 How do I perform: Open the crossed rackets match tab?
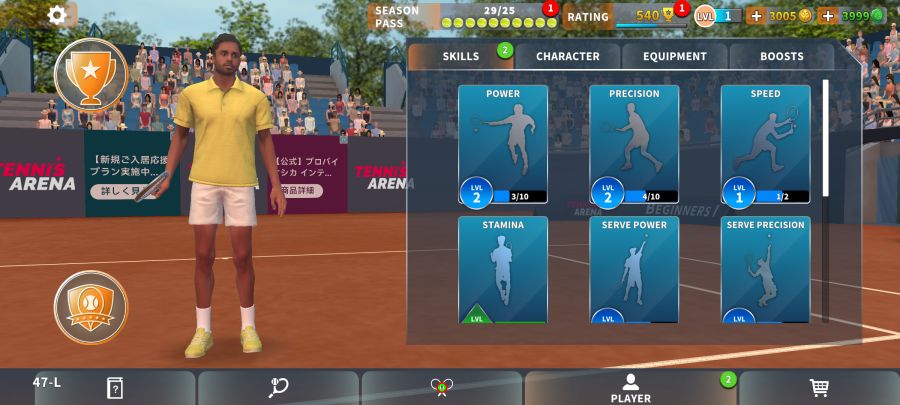tap(441, 388)
